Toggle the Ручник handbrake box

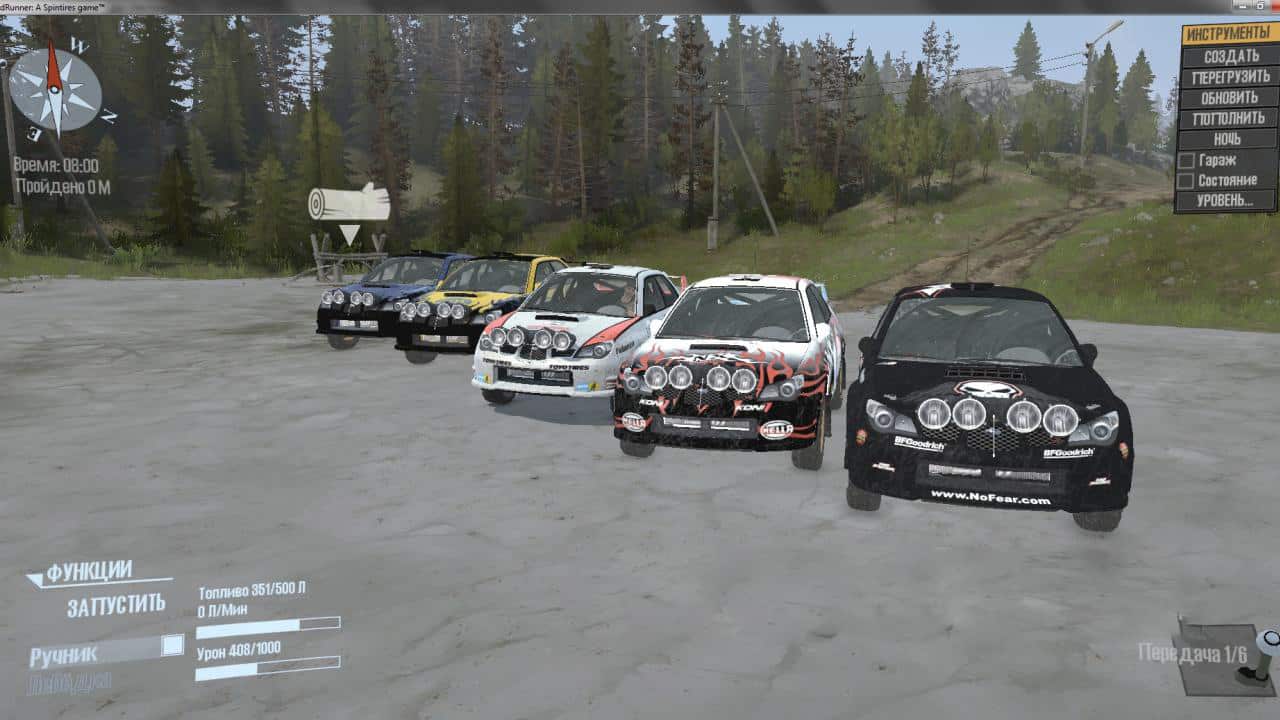click(x=172, y=645)
